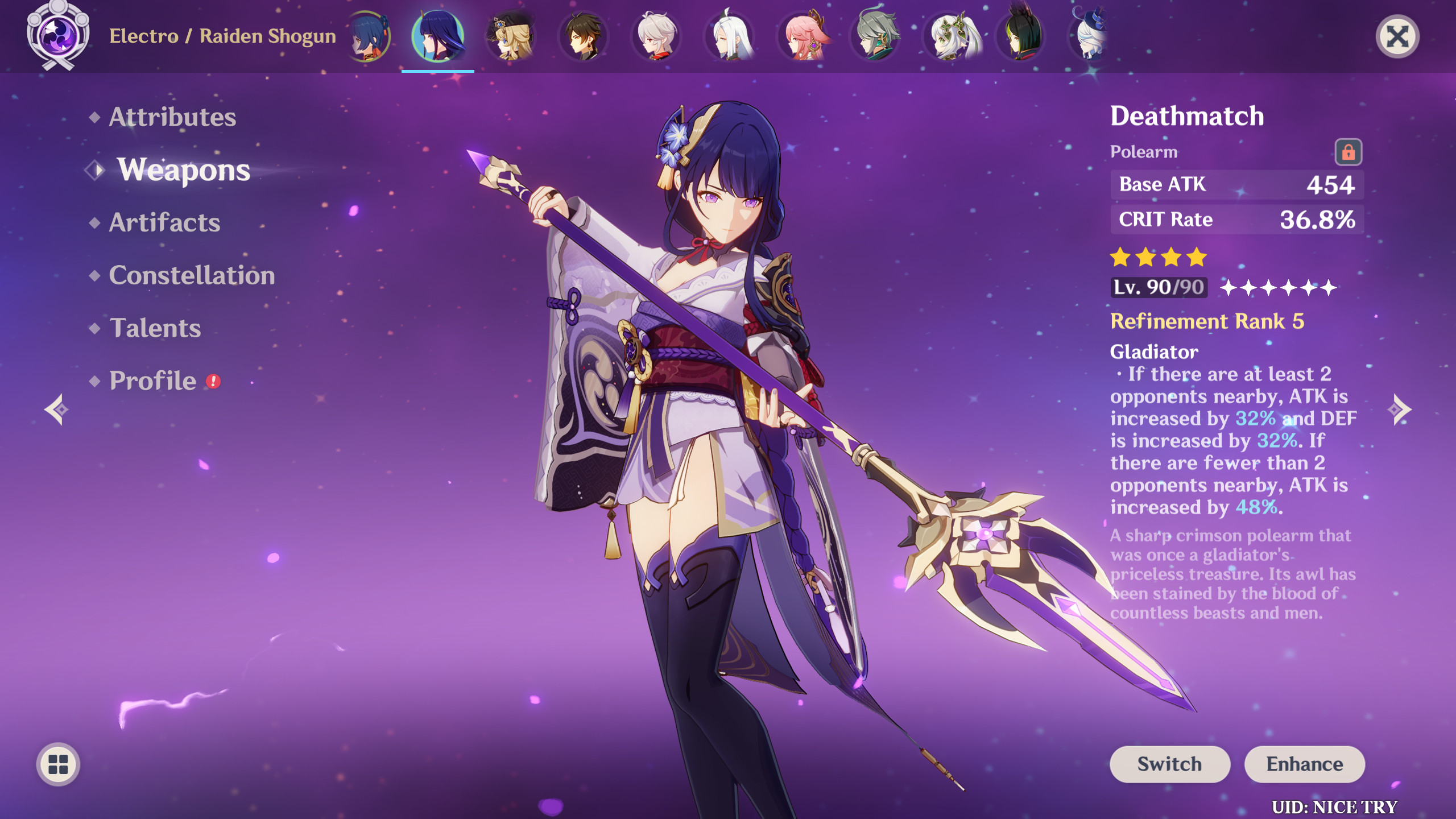Screen dimensions: 1456x819
Task: Select the Yae Miko character portrait
Action: (x=806, y=37)
